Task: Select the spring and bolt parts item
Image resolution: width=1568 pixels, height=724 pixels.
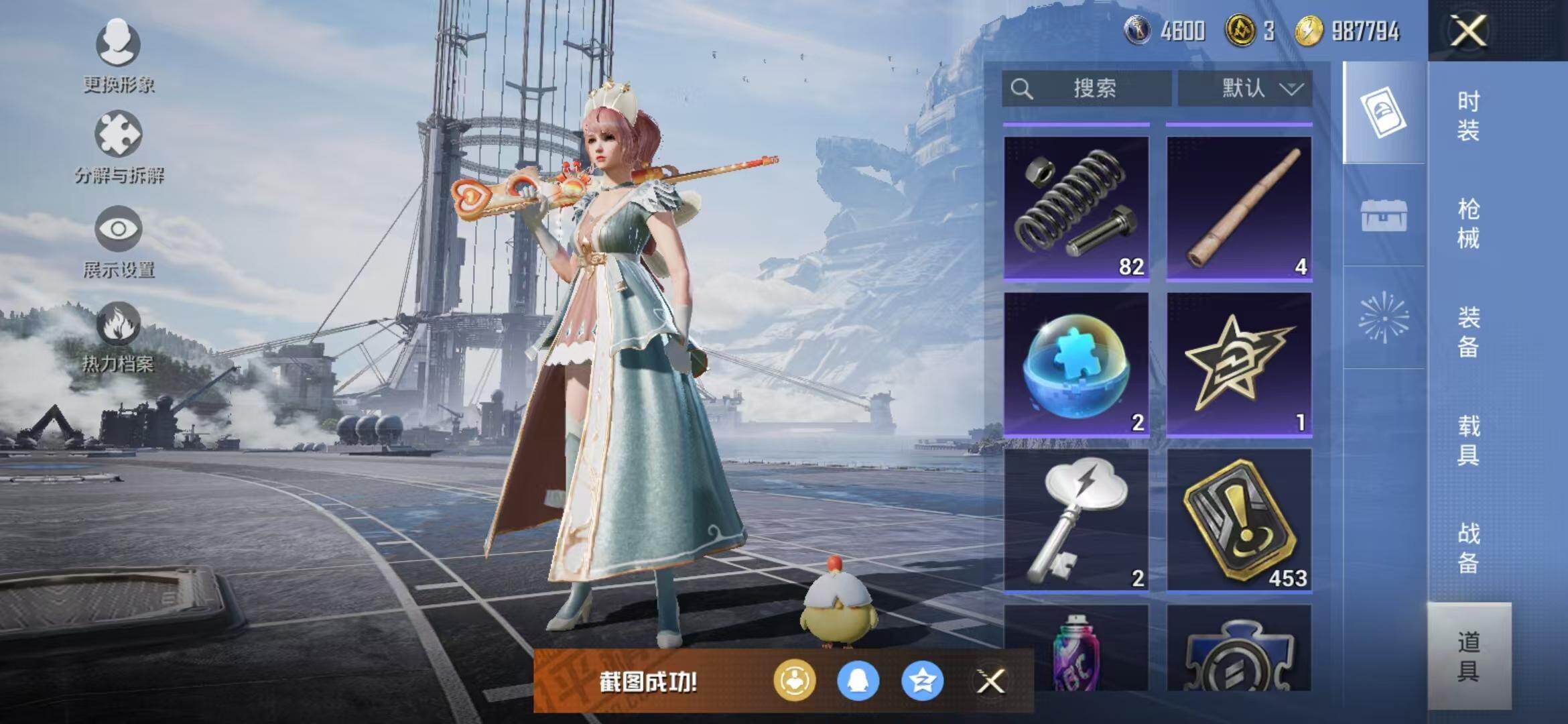Action: 1076,207
